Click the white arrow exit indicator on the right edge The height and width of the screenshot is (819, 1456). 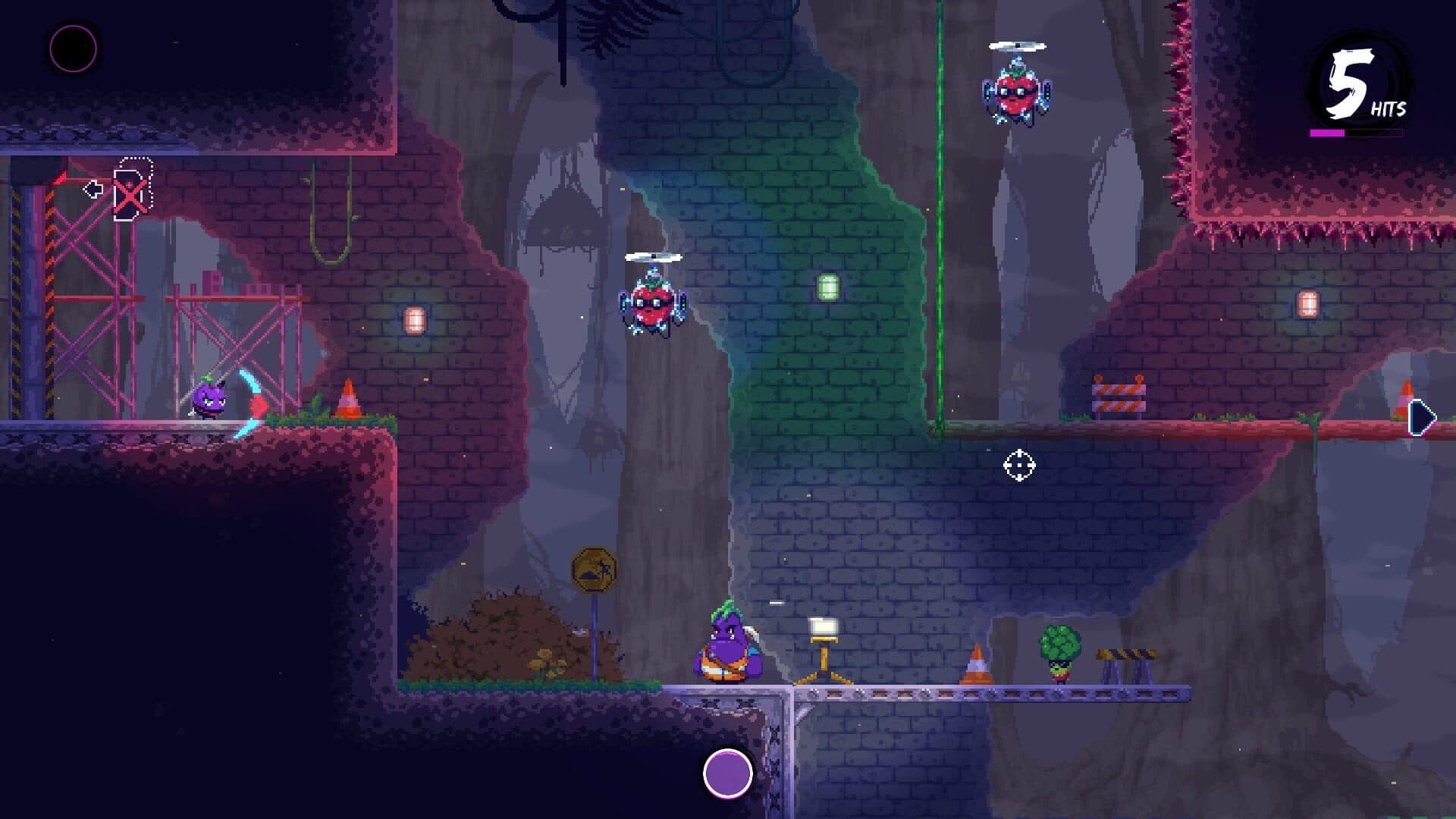(x=1423, y=416)
